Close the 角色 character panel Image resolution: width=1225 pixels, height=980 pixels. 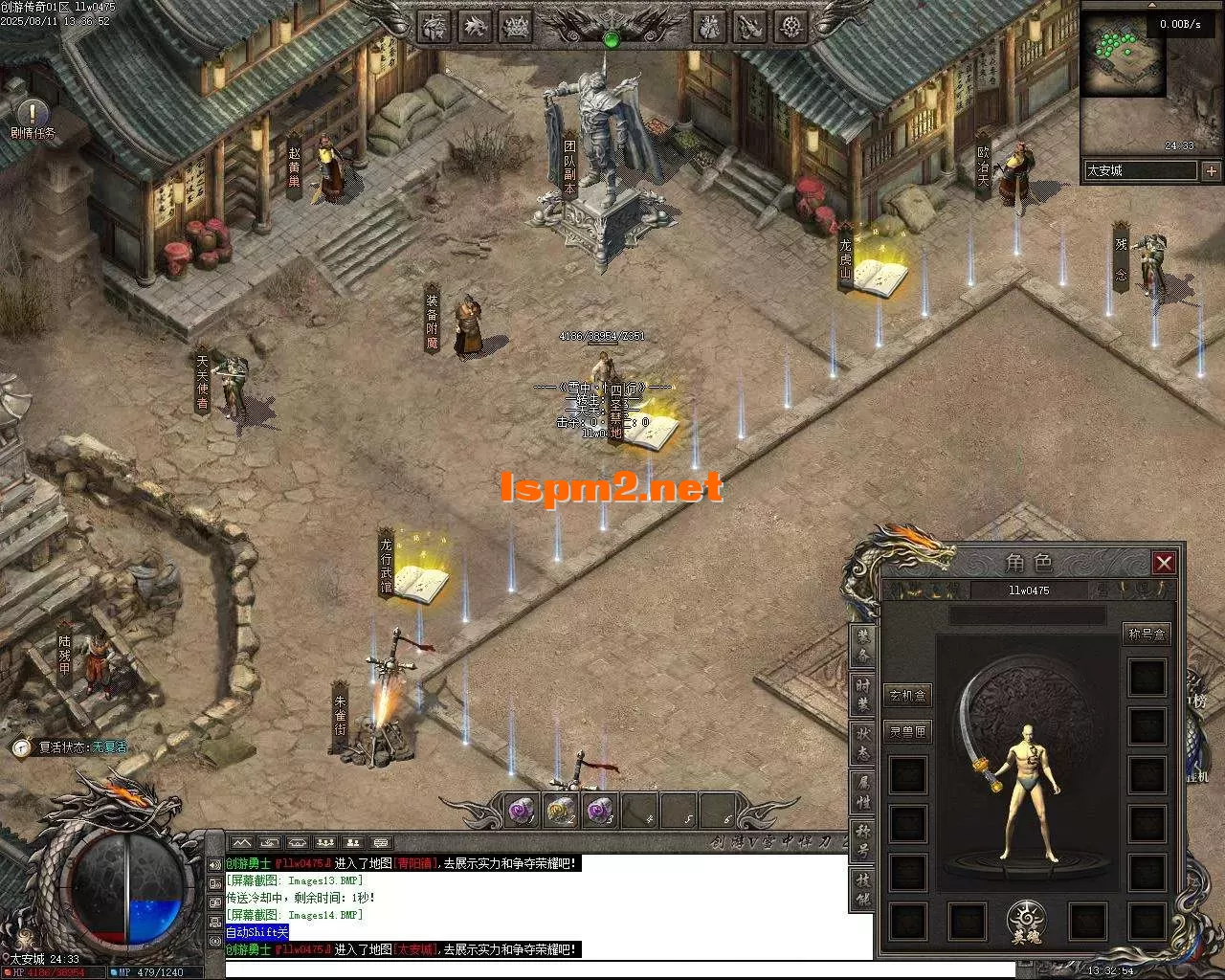(1164, 563)
